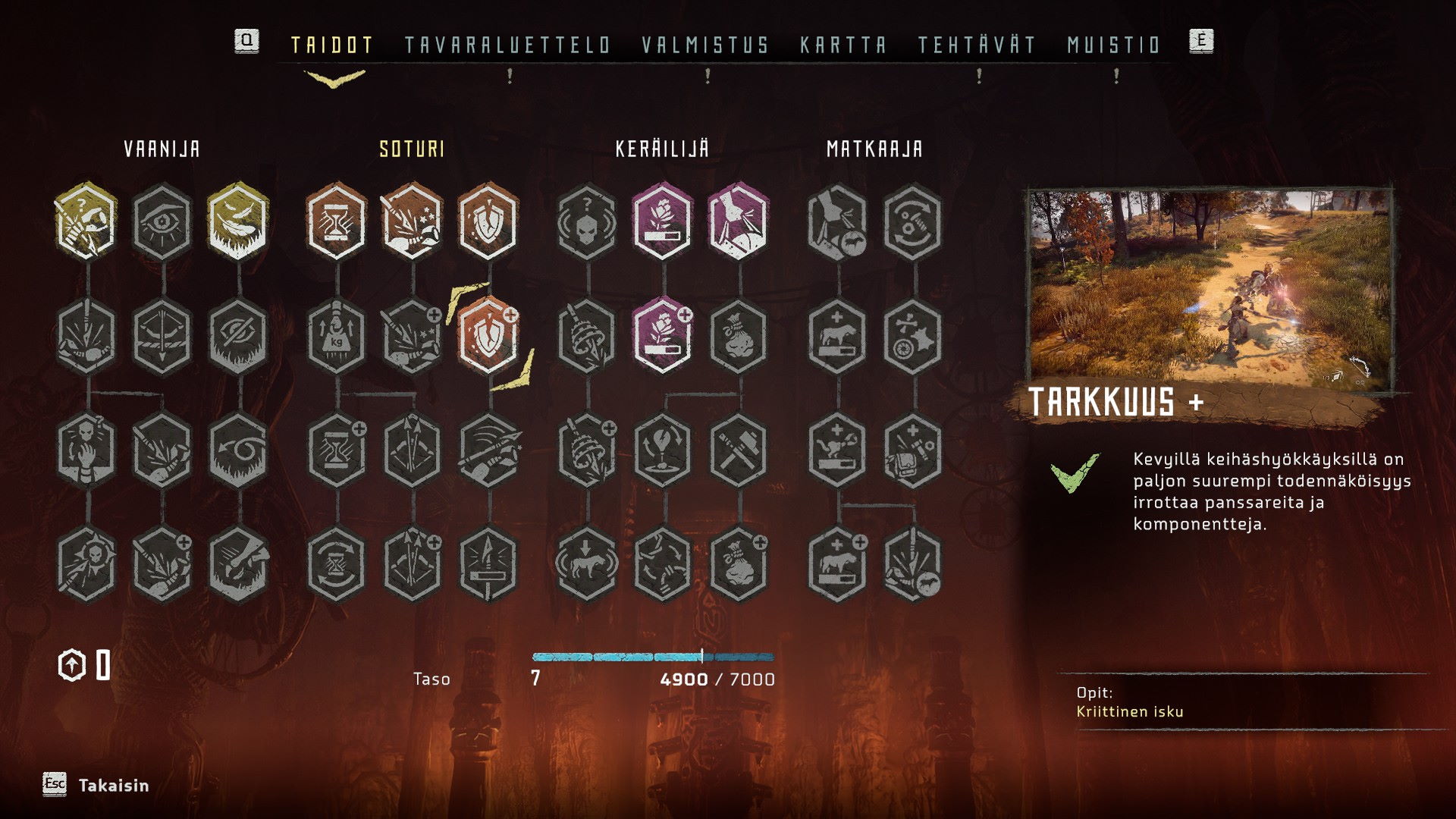Select the Kartta tab
Image resolution: width=1456 pixels, height=819 pixels.
point(843,45)
